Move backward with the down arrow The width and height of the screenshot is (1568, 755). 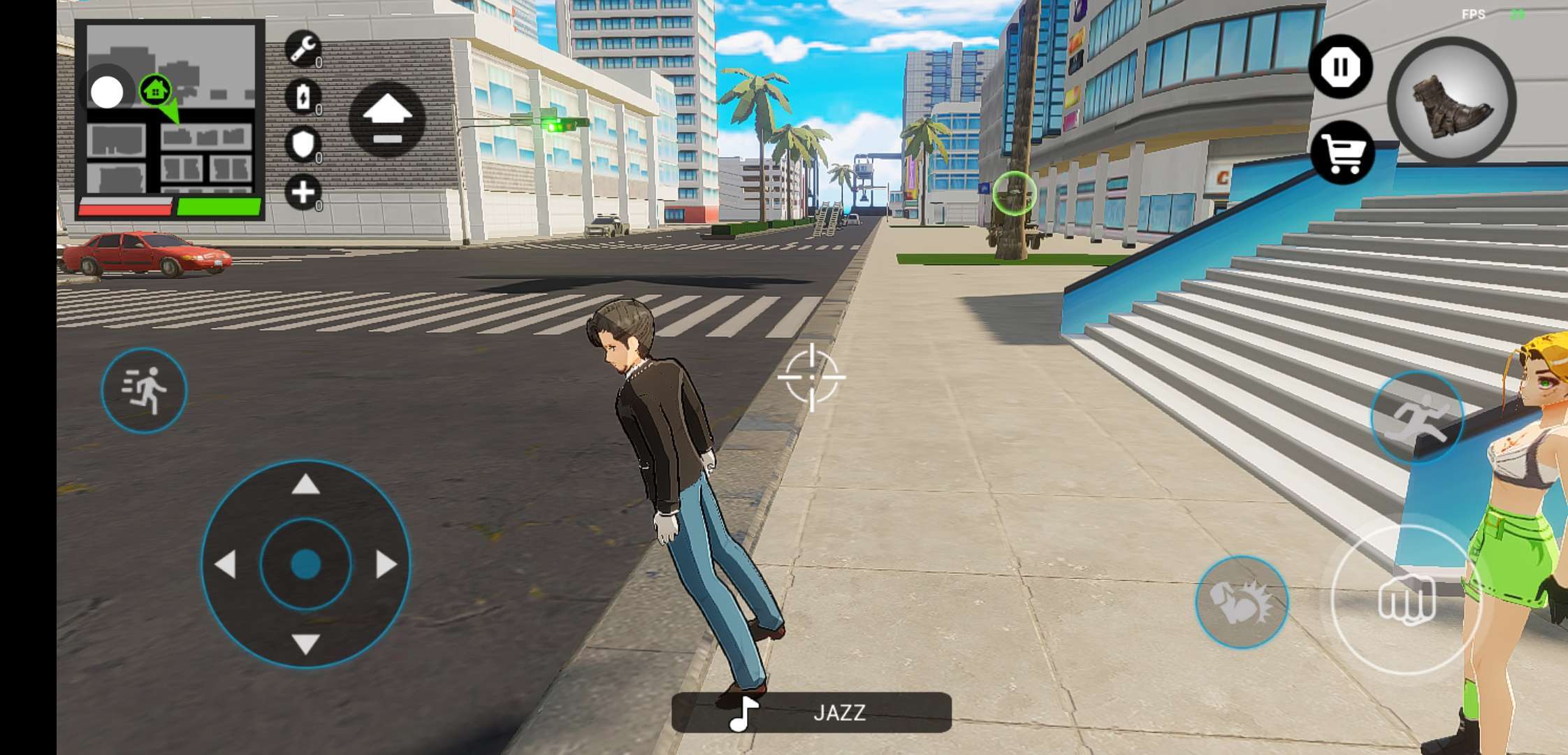tap(305, 644)
